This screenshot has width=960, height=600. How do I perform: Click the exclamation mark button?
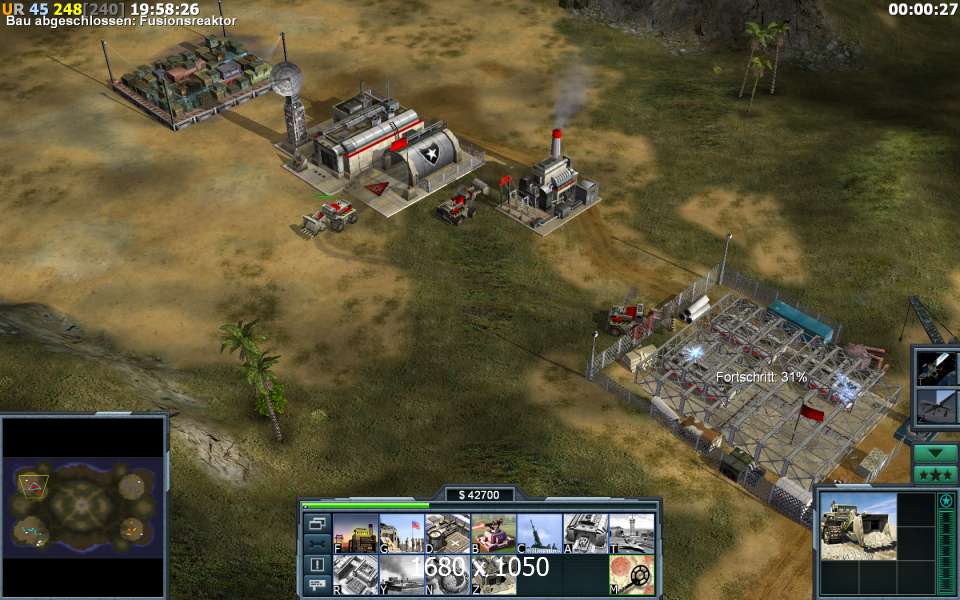tap(316, 564)
